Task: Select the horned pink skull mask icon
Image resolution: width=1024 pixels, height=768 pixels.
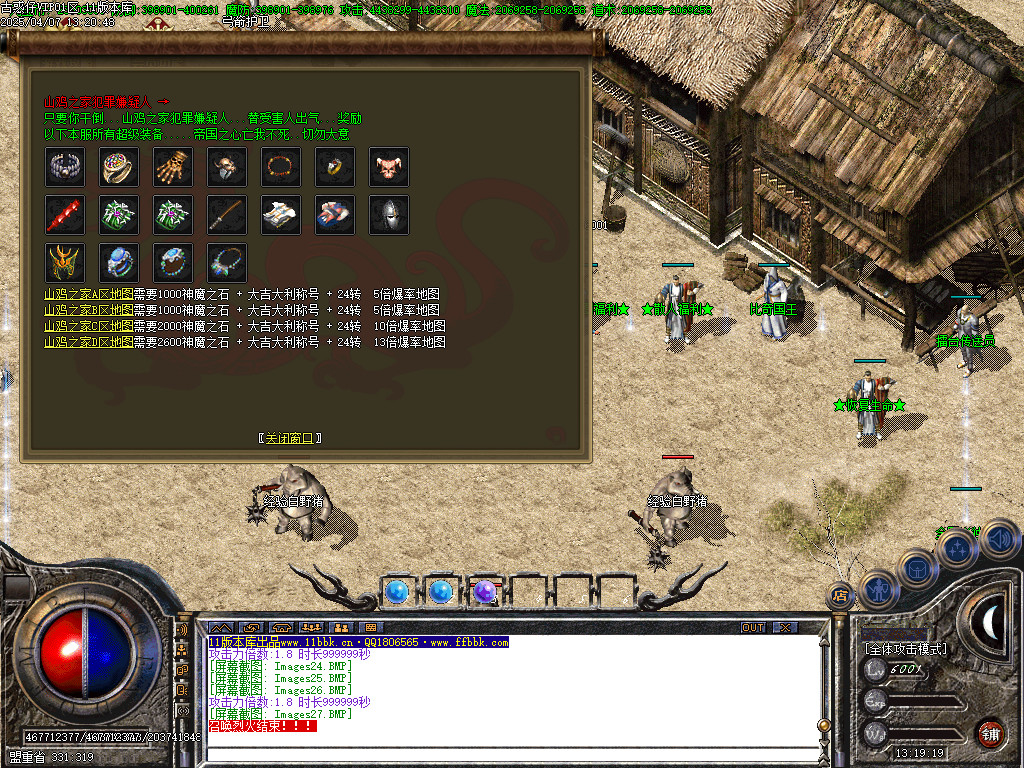Action: click(389, 167)
